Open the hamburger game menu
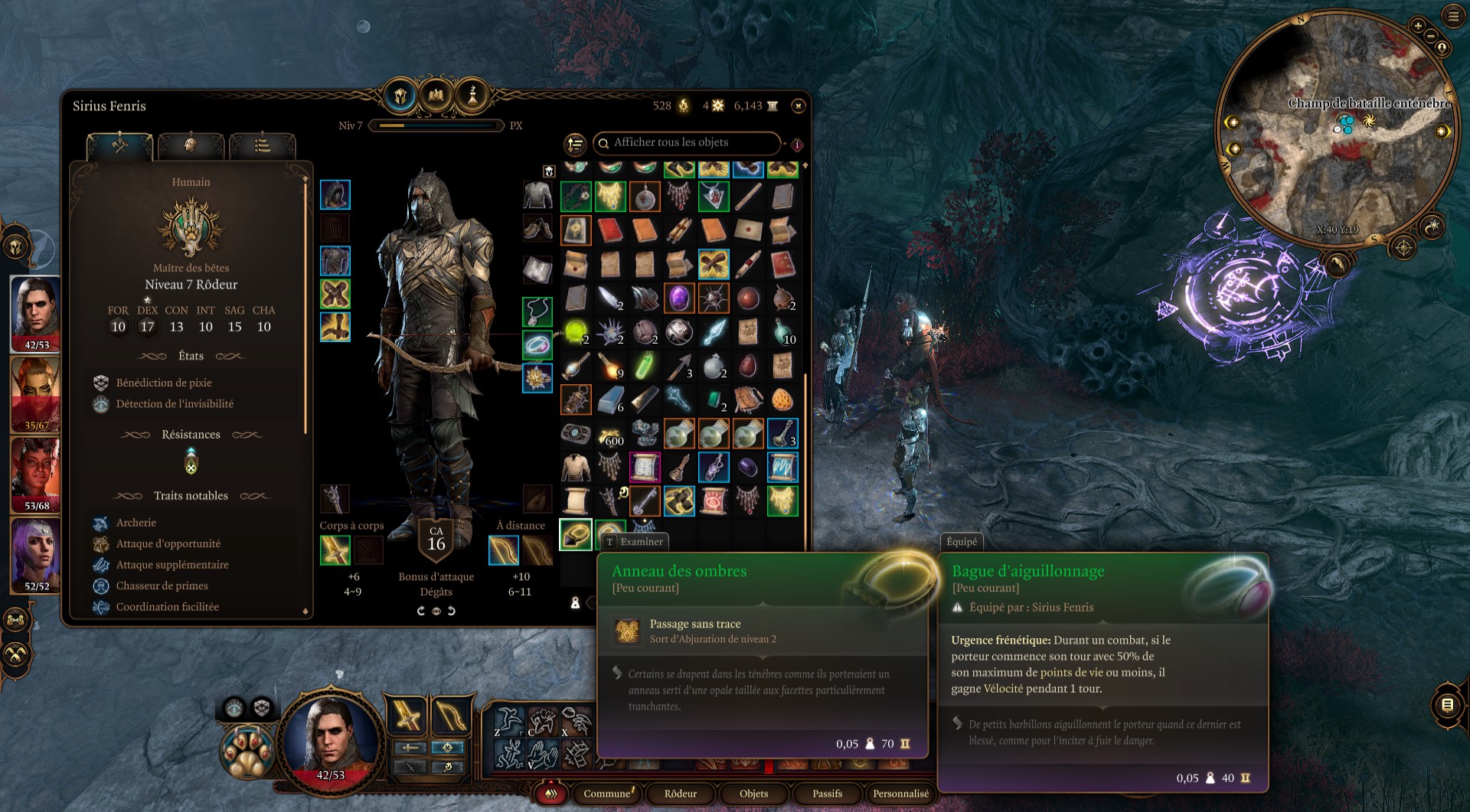Screen dimensions: 1470x812 (x=1452, y=16)
